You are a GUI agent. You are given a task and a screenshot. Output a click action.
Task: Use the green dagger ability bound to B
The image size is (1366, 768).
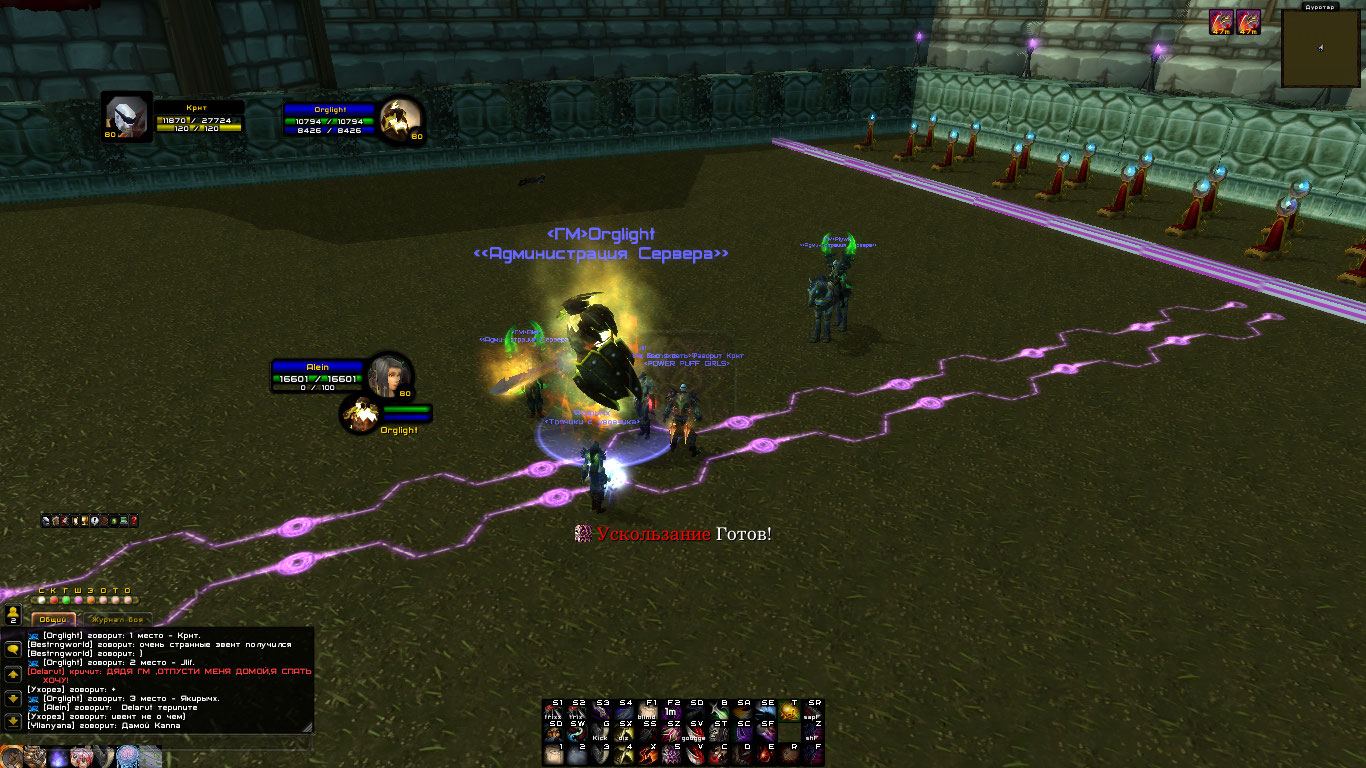click(720, 710)
